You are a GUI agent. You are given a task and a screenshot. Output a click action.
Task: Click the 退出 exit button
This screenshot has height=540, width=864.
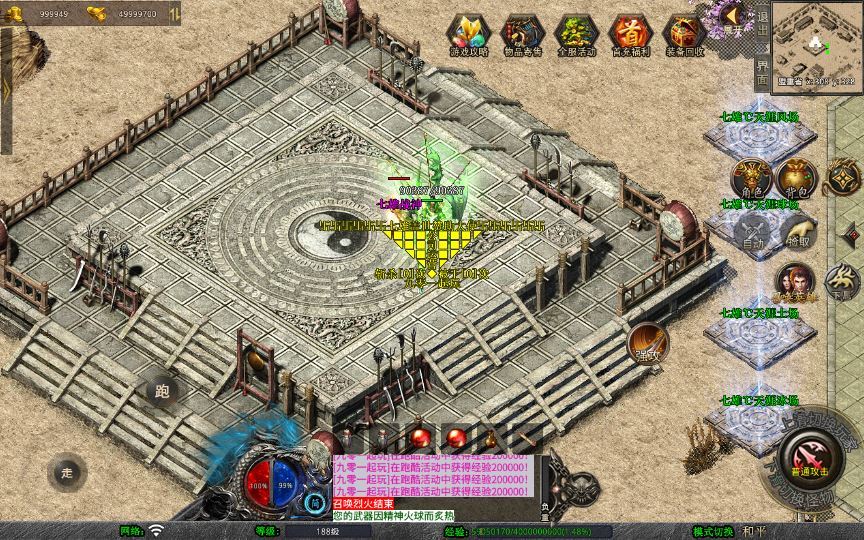pyautogui.click(x=762, y=26)
